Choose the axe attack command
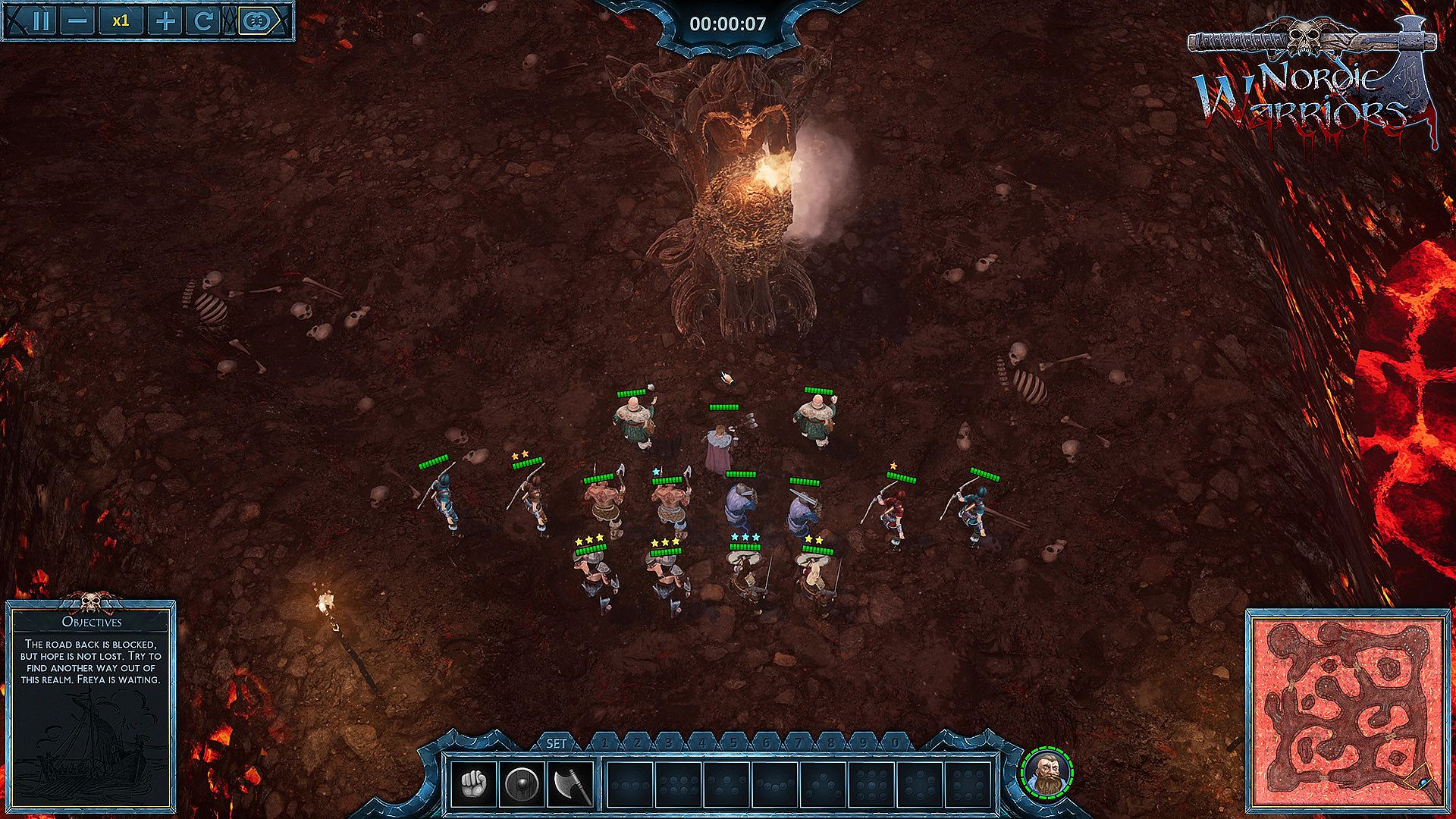The image size is (1456, 819). coord(570,784)
